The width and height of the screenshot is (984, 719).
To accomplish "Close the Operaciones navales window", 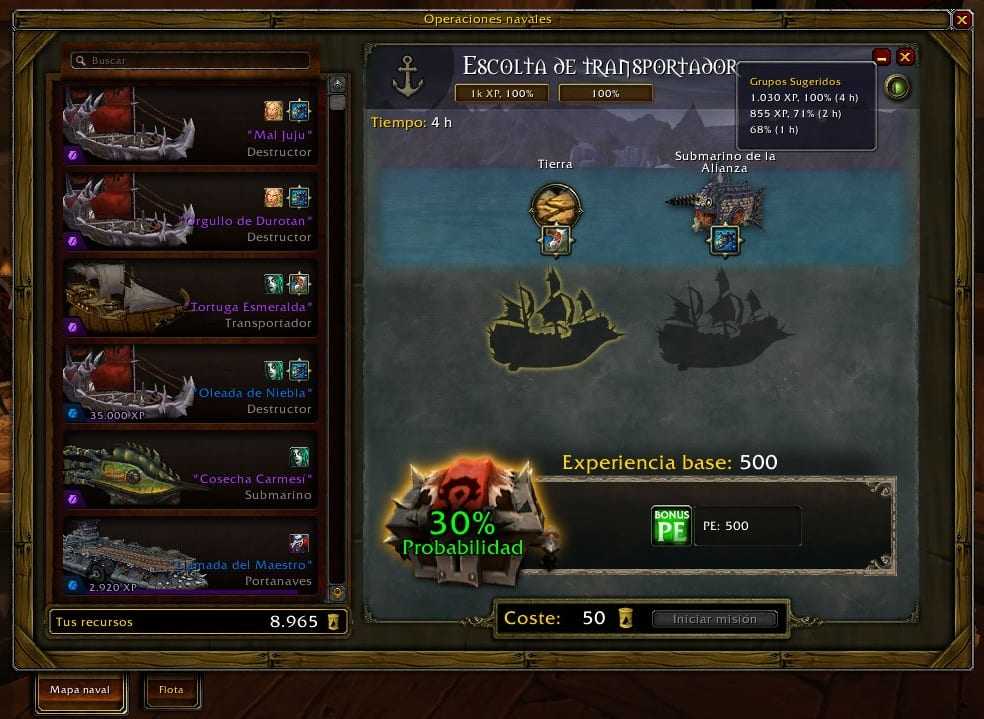I will 962,19.
